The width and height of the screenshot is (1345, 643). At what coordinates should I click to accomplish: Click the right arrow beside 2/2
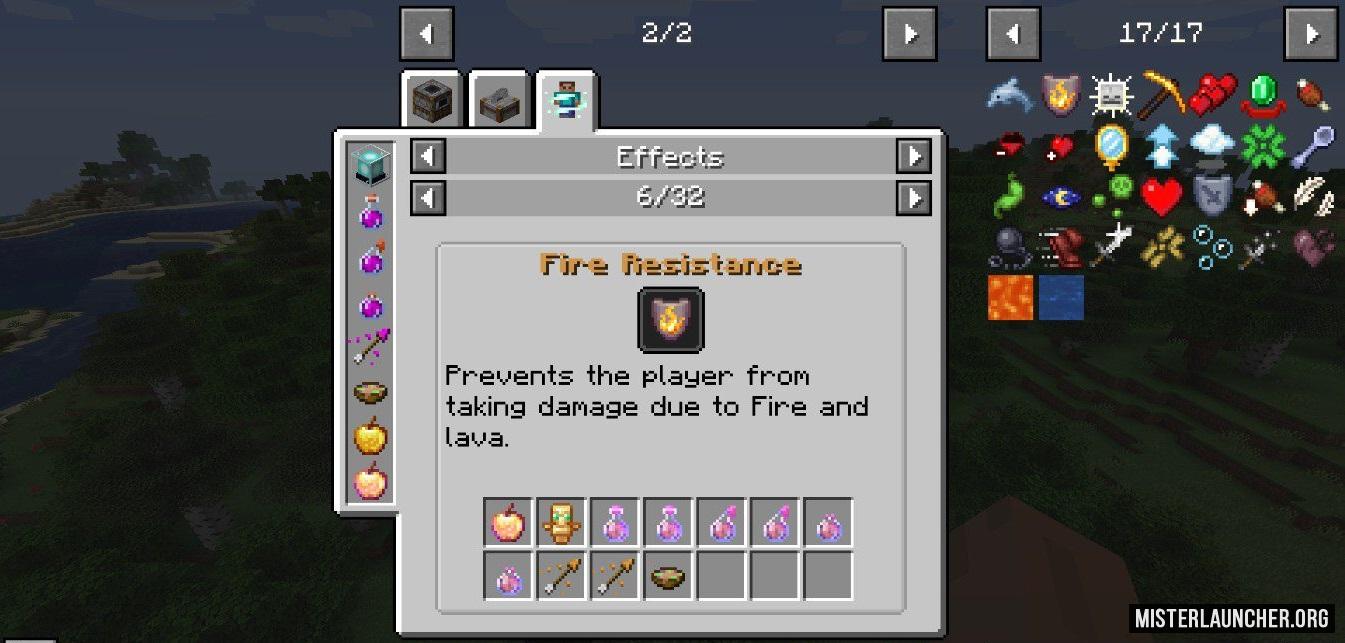909,34
